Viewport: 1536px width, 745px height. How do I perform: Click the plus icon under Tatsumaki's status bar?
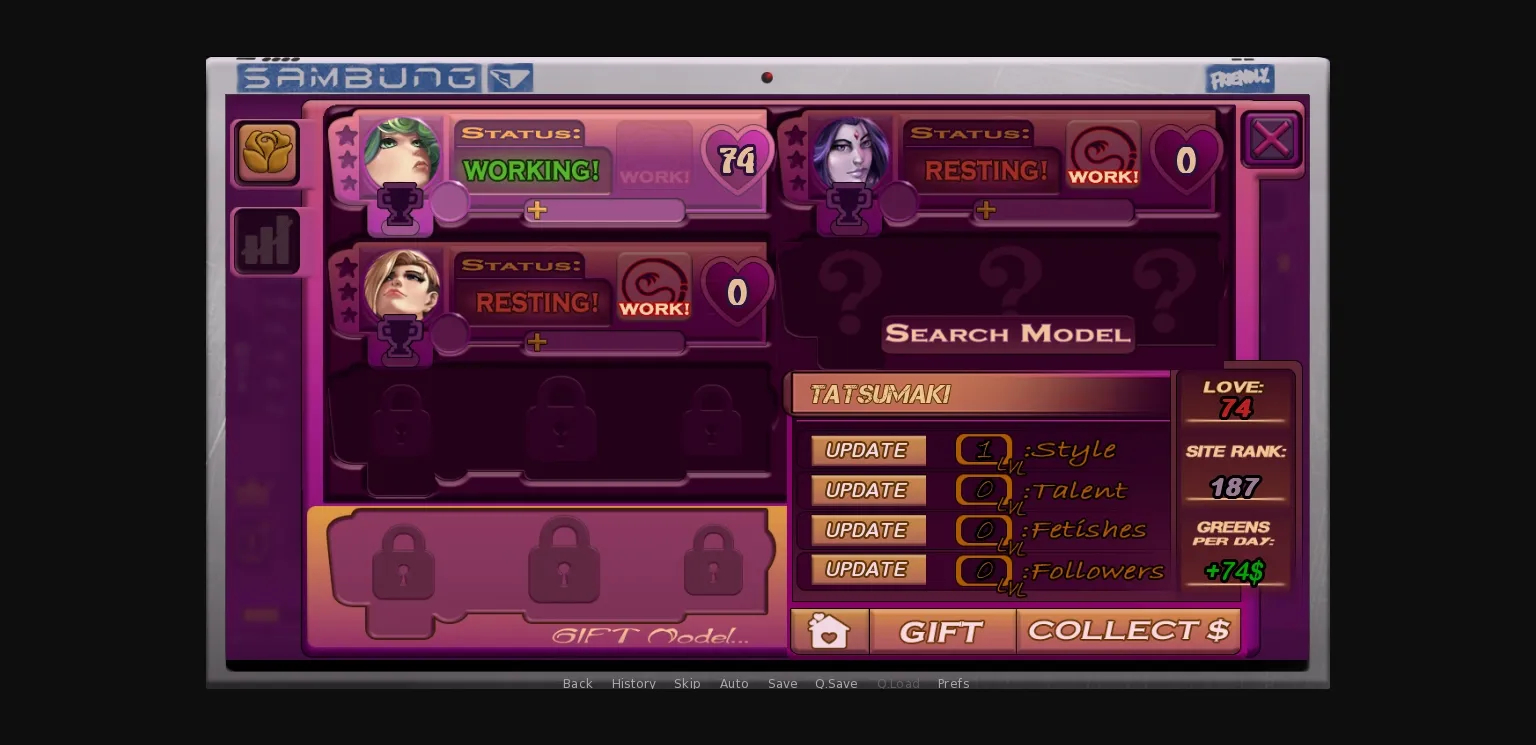(537, 209)
